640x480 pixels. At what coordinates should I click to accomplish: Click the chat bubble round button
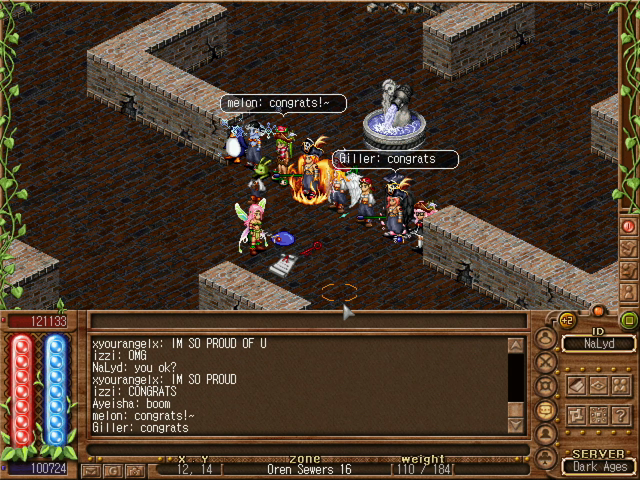pos(546,410)
